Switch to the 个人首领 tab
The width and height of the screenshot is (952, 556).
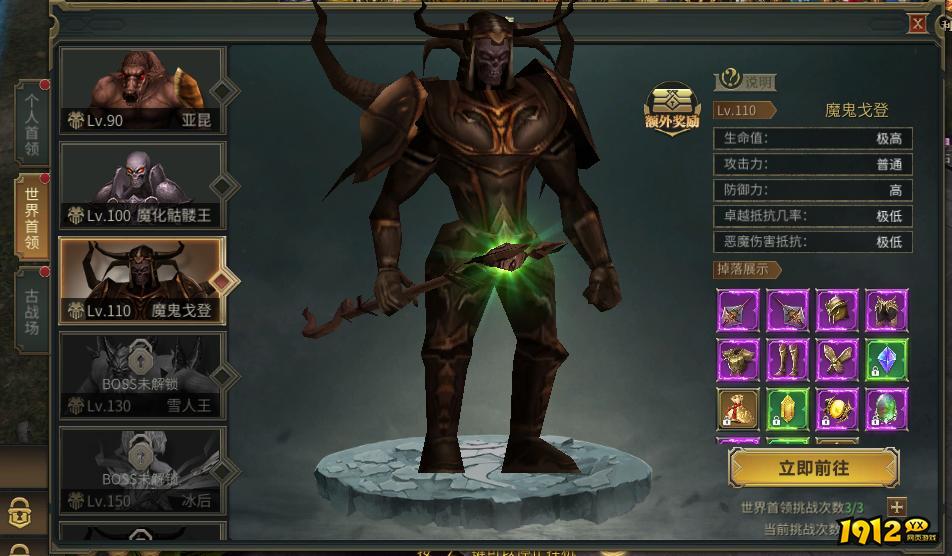32,123
